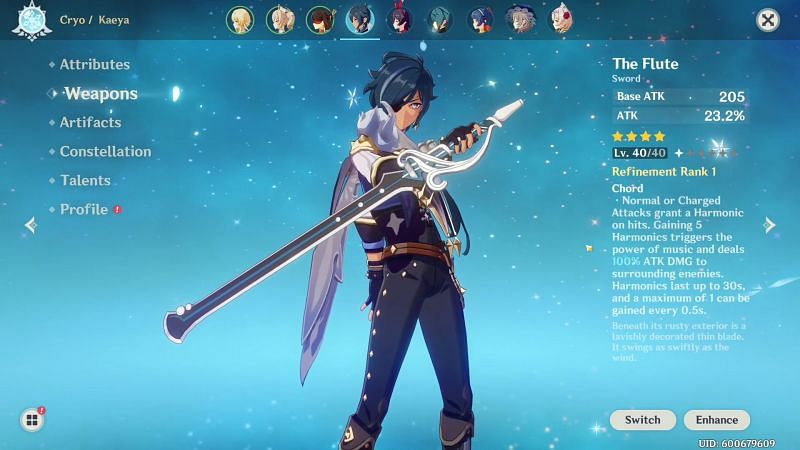
Task: Open the Talents page
Action: 85,181
